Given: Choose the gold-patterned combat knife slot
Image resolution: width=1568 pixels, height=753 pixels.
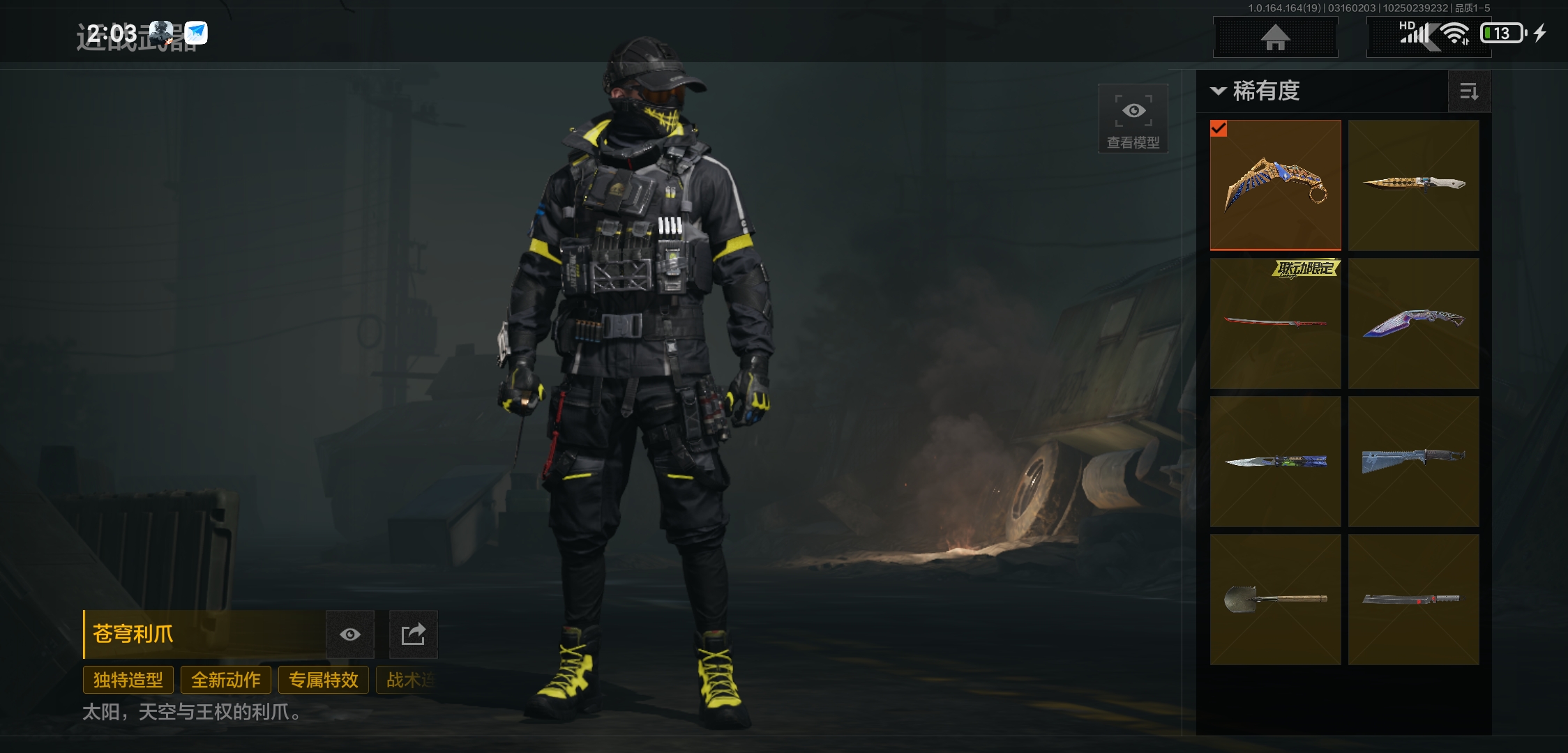Looking at the screenshot, I should (x=1413, y=185).
